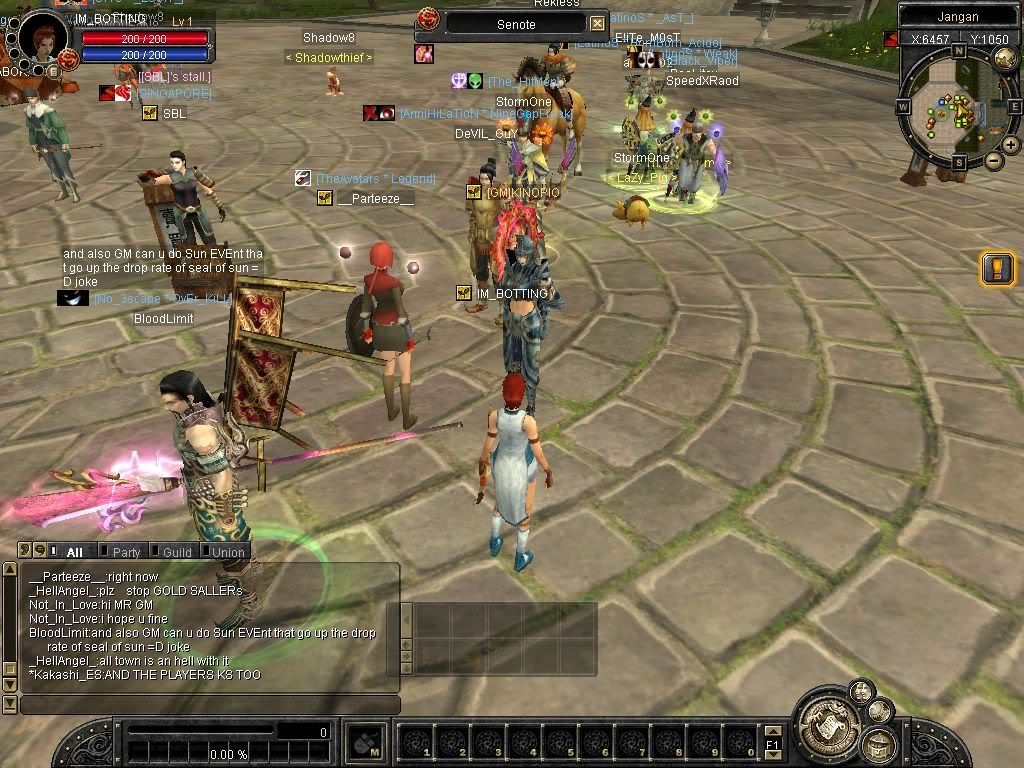Click the two-faces round button
The width and height of the screenshot is (1024, 768).
point(860,690)
